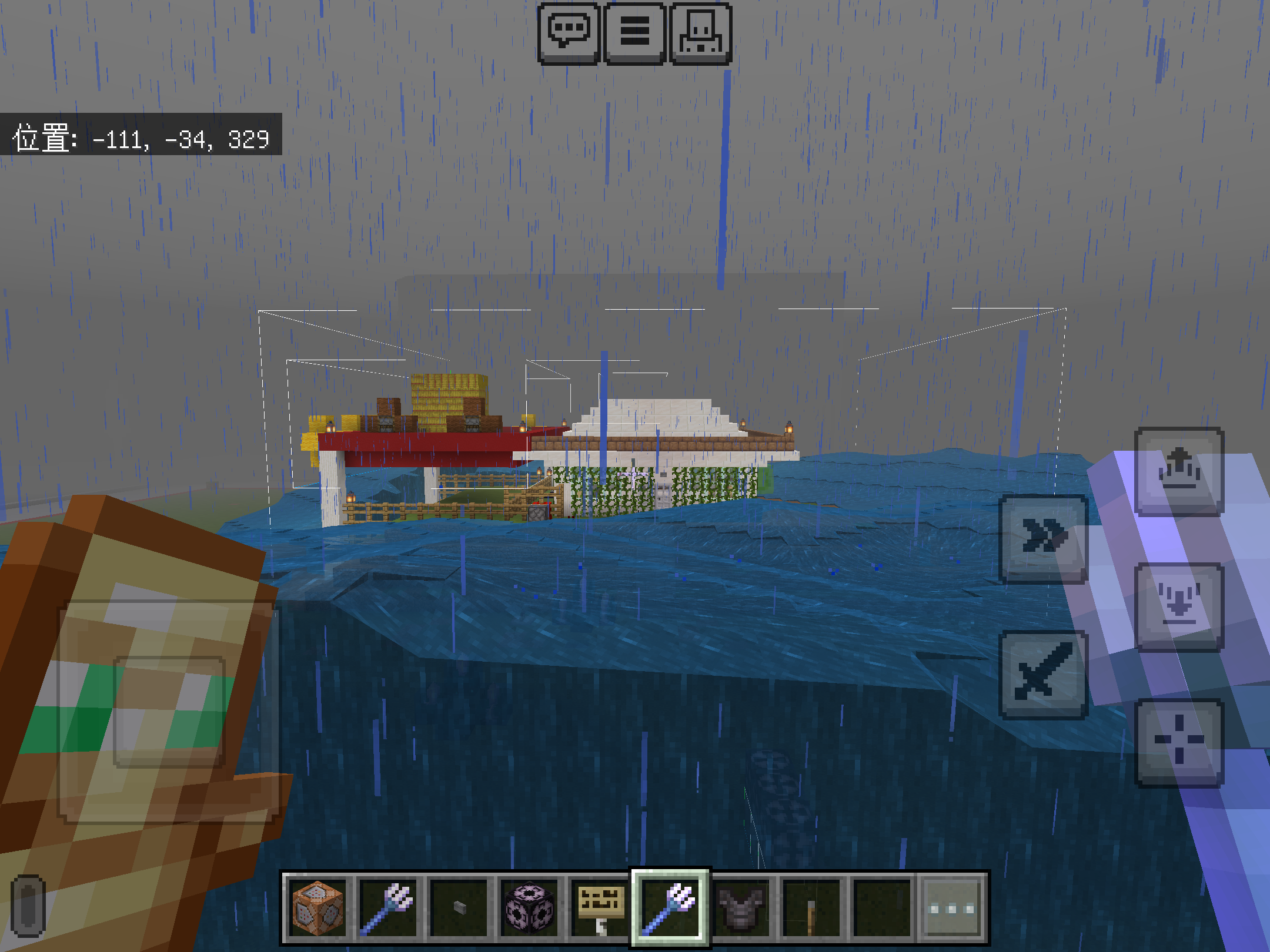
Task: Select the sign hotbar slot
Action: (600, 909)
